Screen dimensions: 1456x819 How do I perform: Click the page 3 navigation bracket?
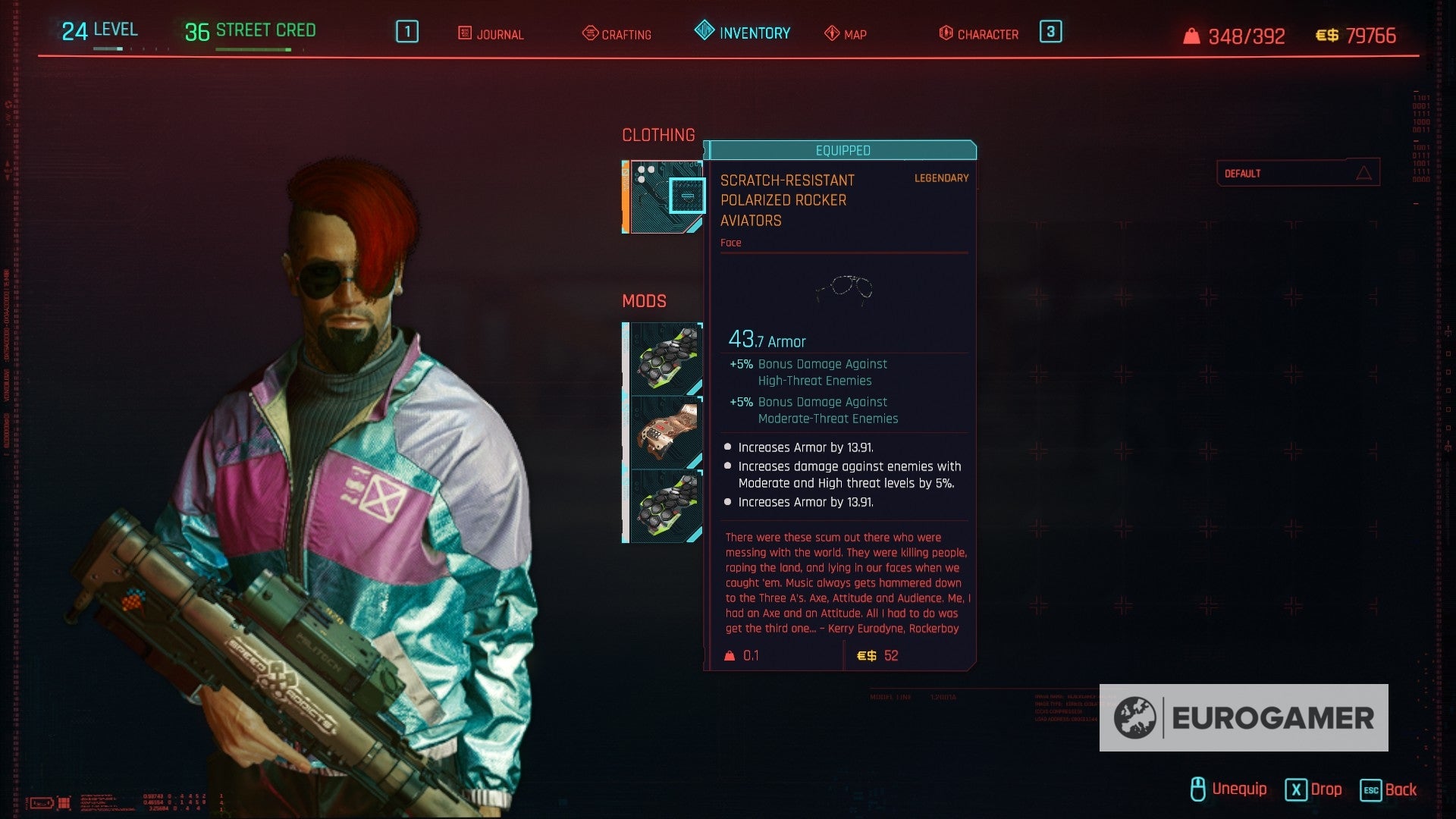tap(1051, 32)
